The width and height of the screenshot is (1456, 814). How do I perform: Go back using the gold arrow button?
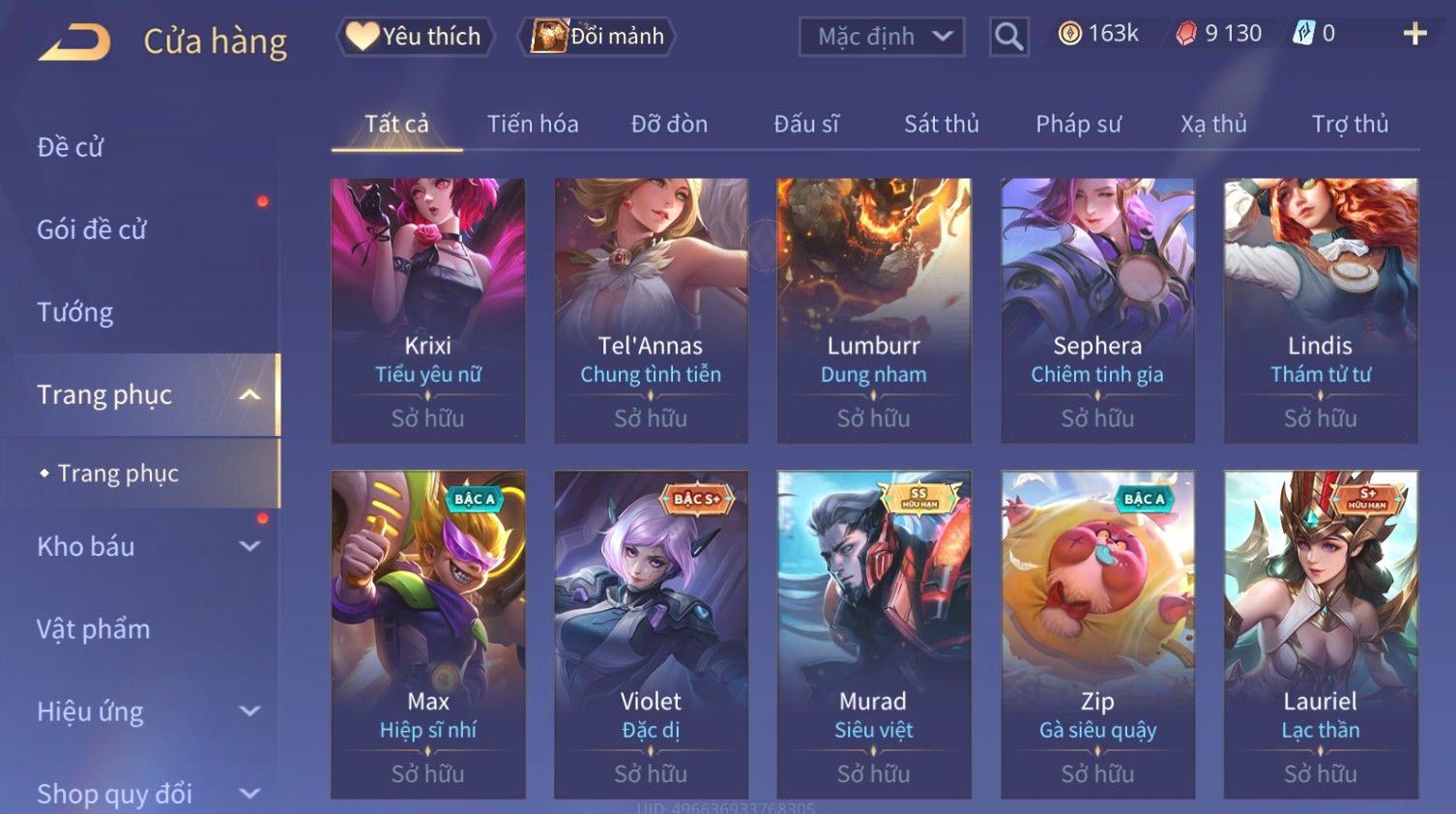[74, 42]
